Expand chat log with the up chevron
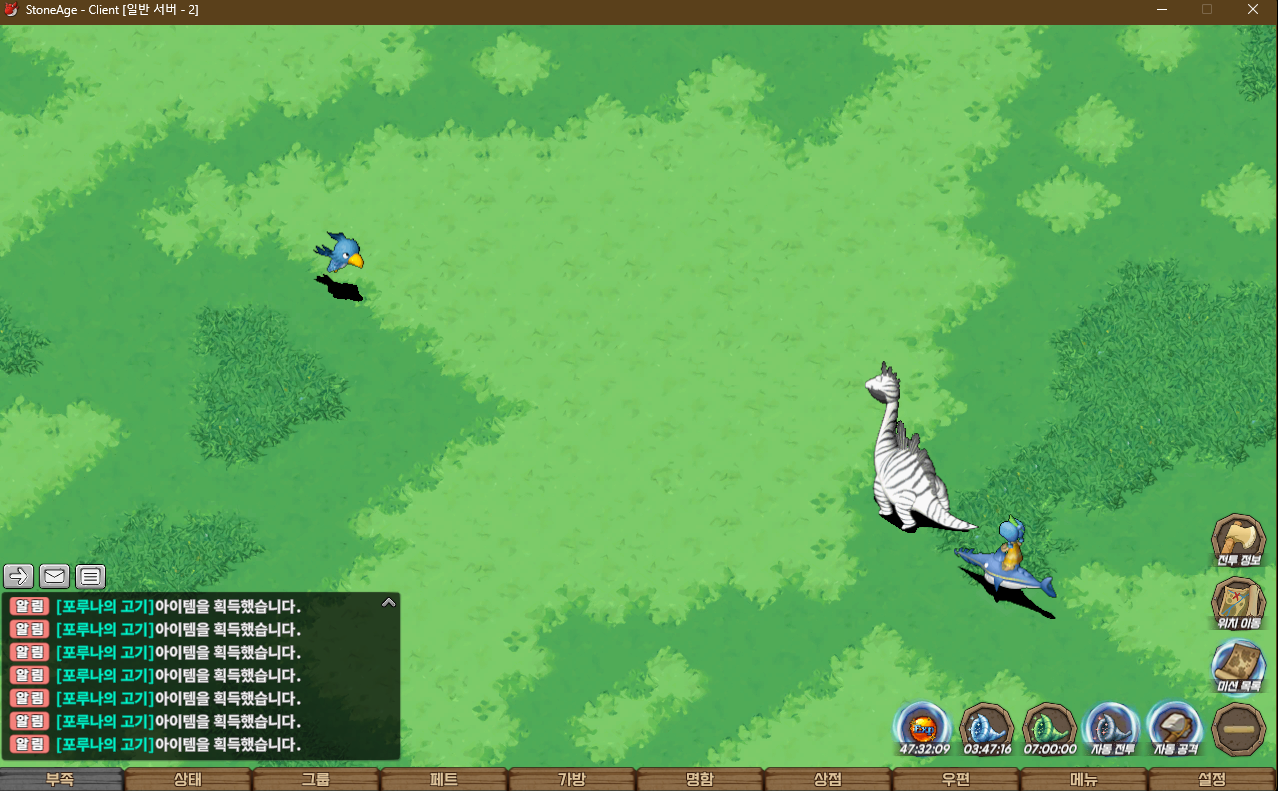Image resolution: width=1278 pixels, height=791 pixels. (x=388, y=602)
